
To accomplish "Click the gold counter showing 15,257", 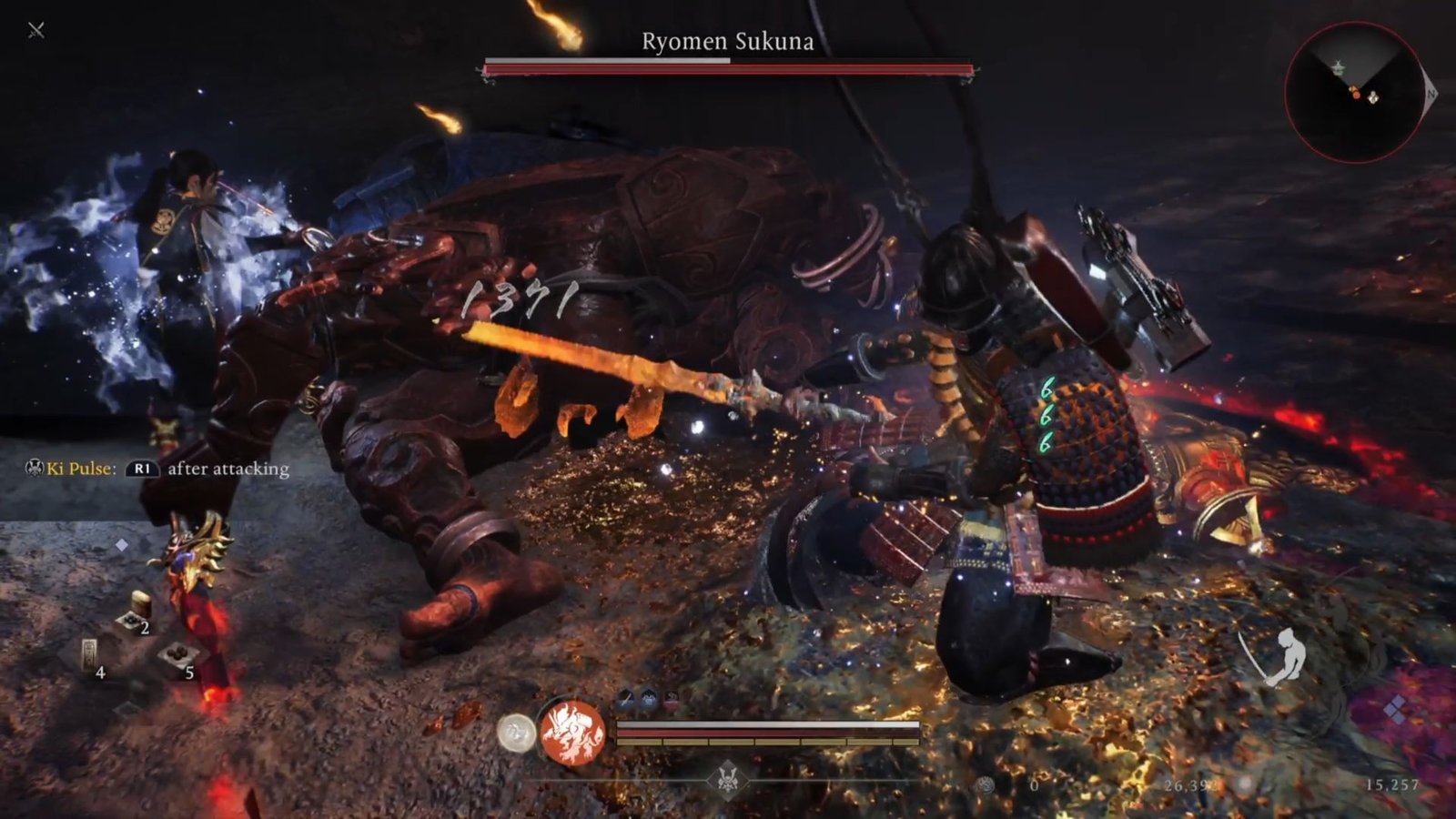I will click(x=1395, y=785).
